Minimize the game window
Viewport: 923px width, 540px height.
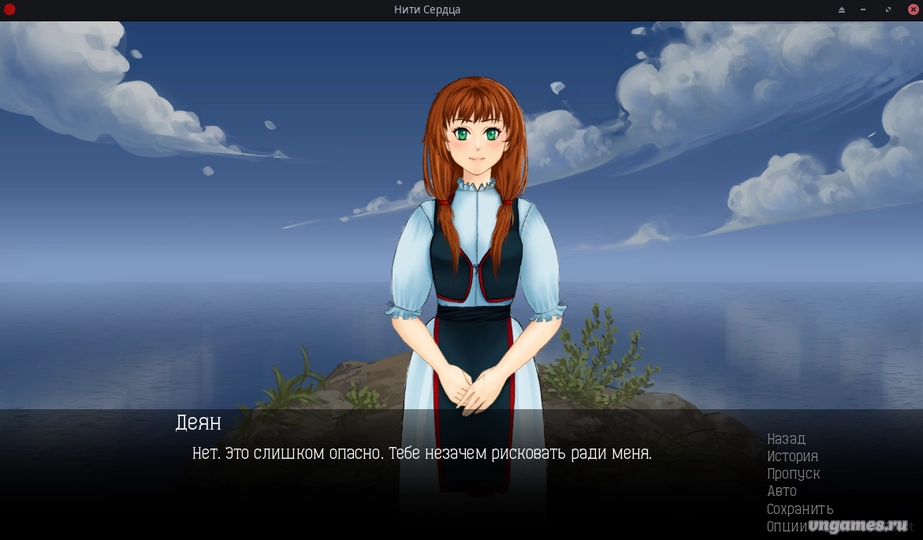pyautogui.click(x=862, y=10)
